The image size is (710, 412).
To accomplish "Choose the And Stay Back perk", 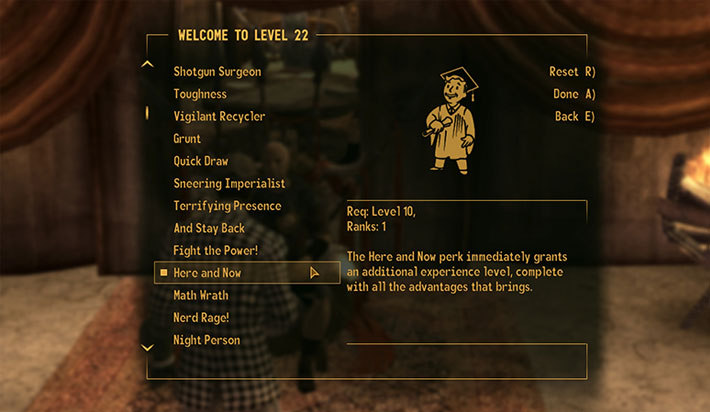I will [x=208, y=228].
